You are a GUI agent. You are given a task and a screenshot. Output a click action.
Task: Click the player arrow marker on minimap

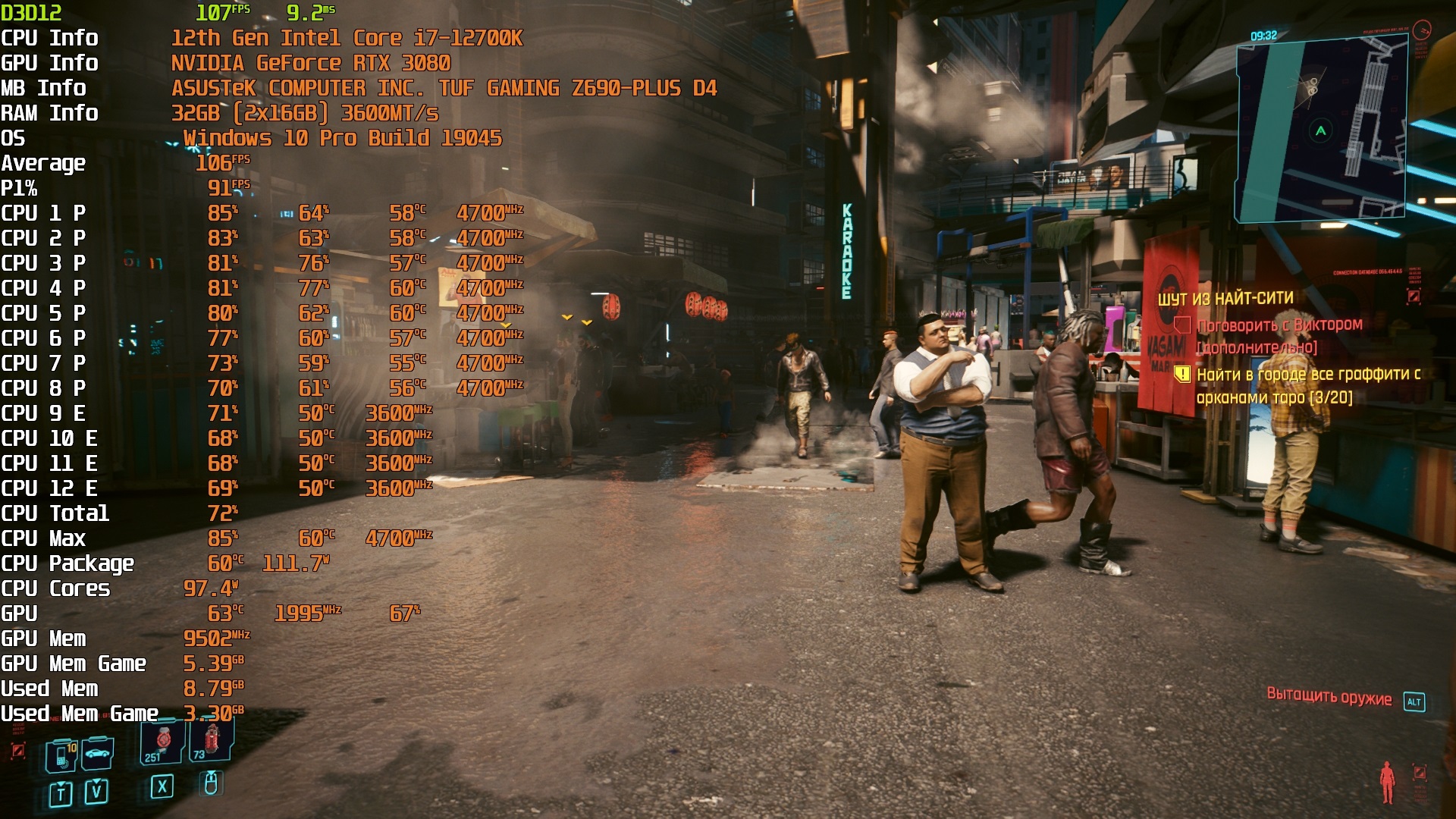click(x=1321, y=131)
